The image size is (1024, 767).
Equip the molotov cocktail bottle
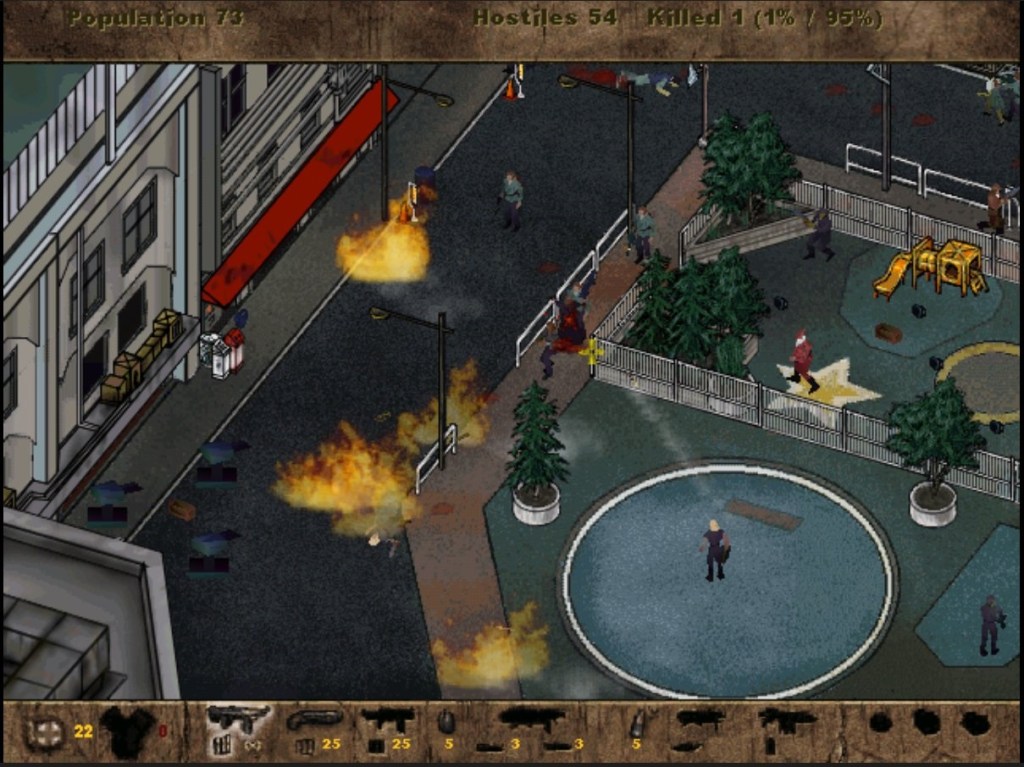(636, 724)
